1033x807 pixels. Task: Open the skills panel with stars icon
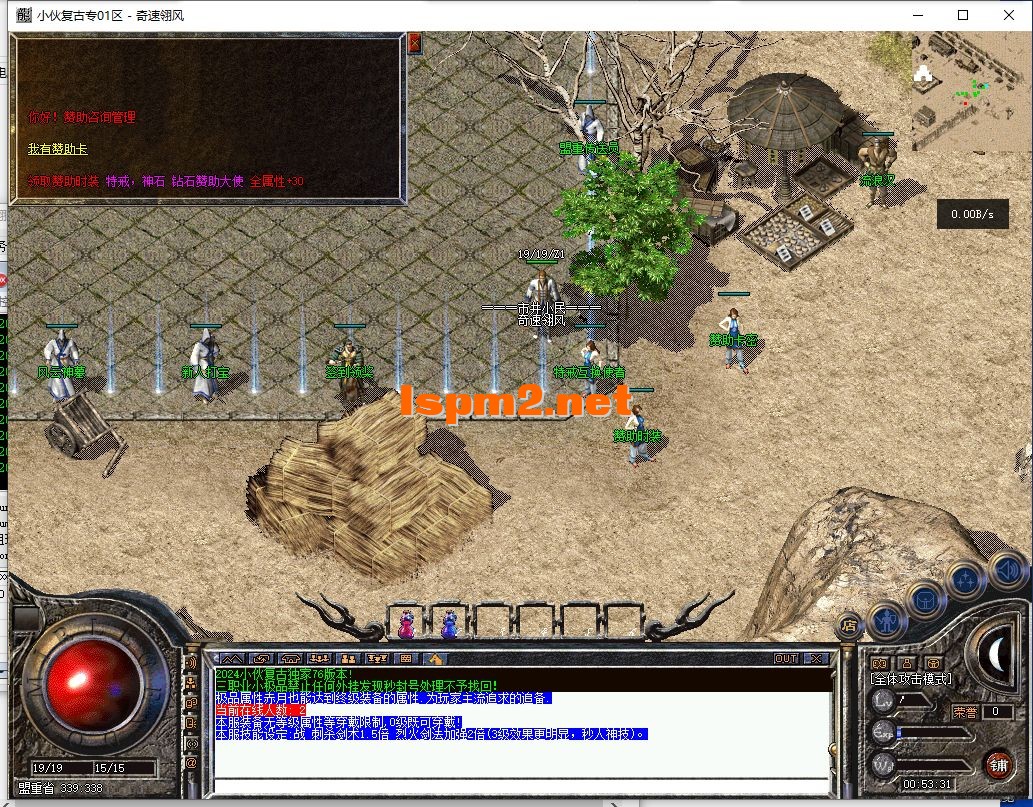[x=965, y=581]
